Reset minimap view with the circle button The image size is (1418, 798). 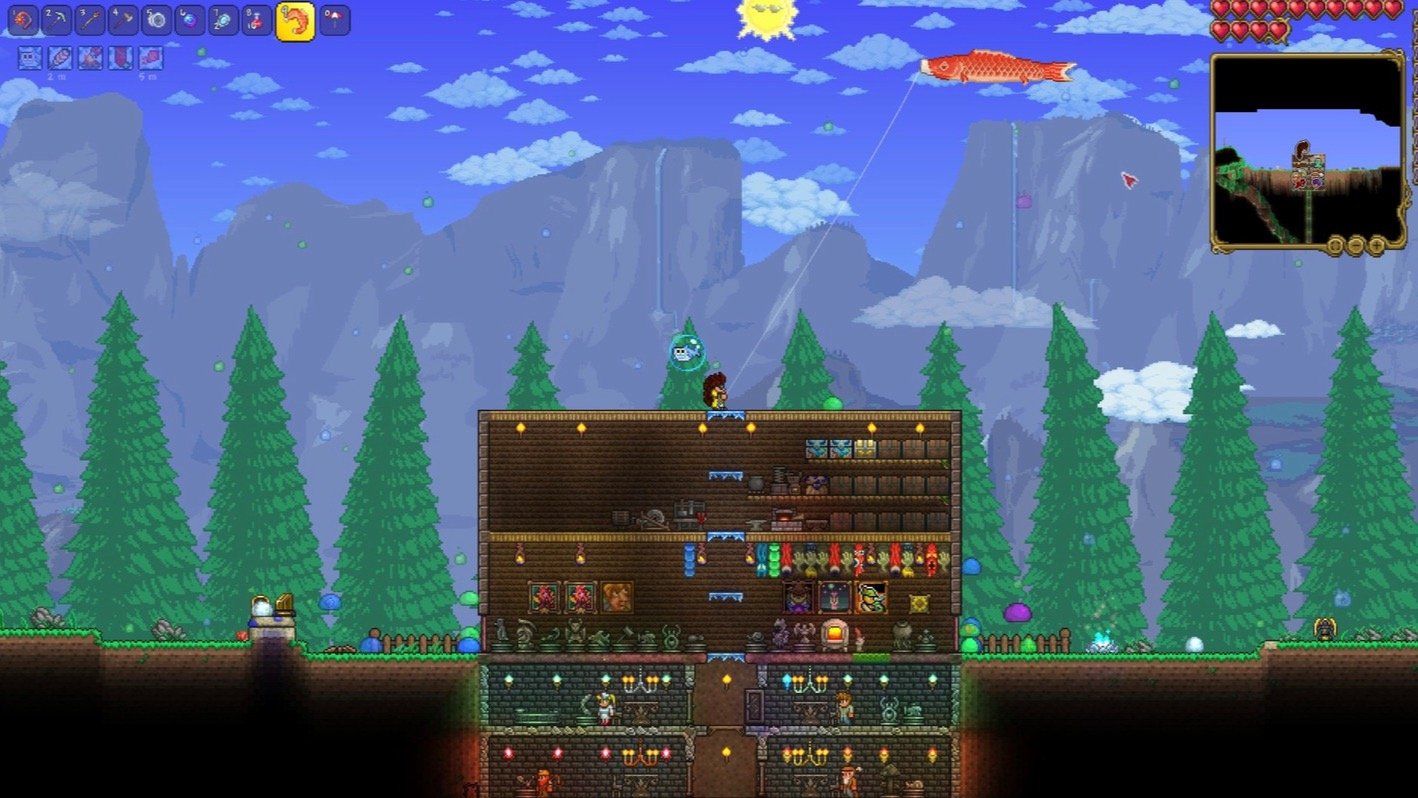click(x=1335, y=244)
